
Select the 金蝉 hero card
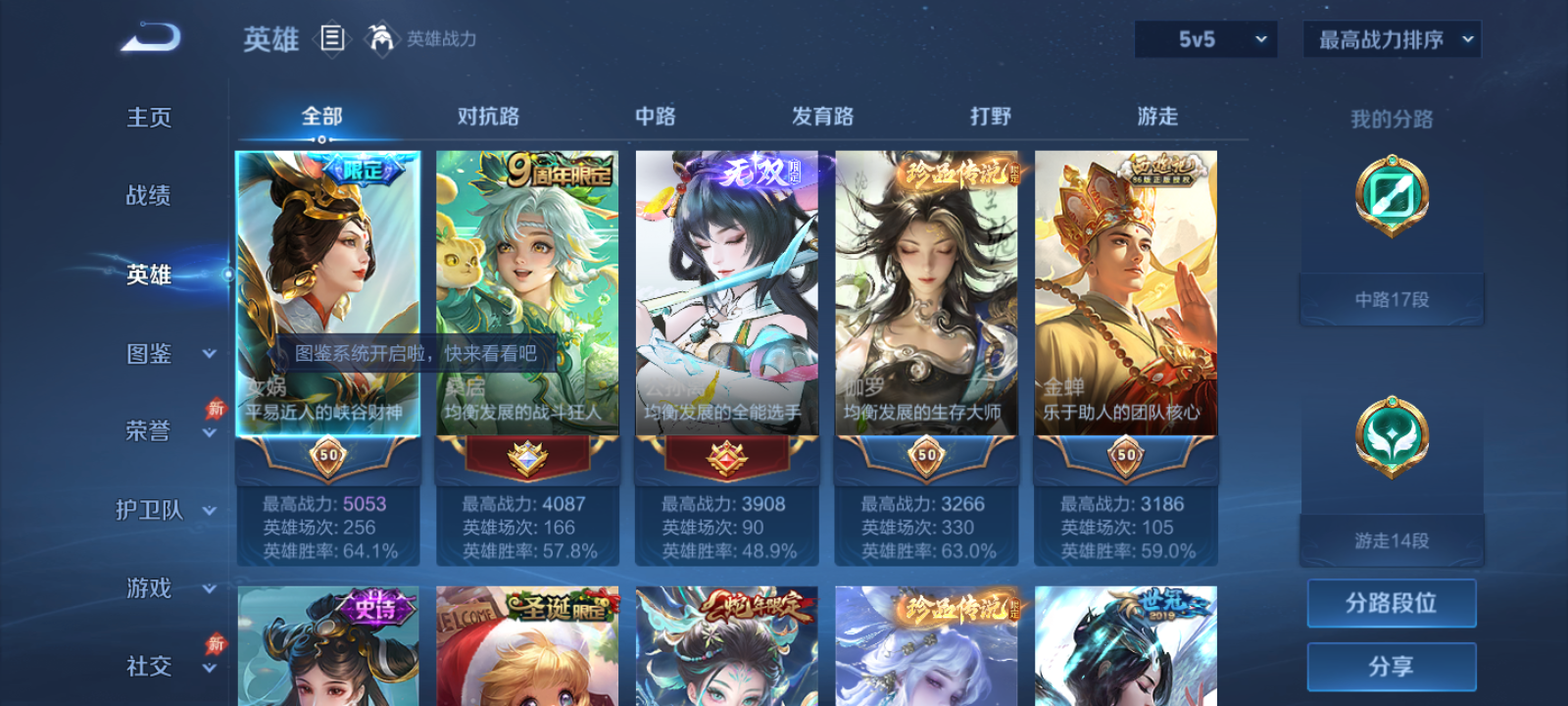click(1124, 294)
